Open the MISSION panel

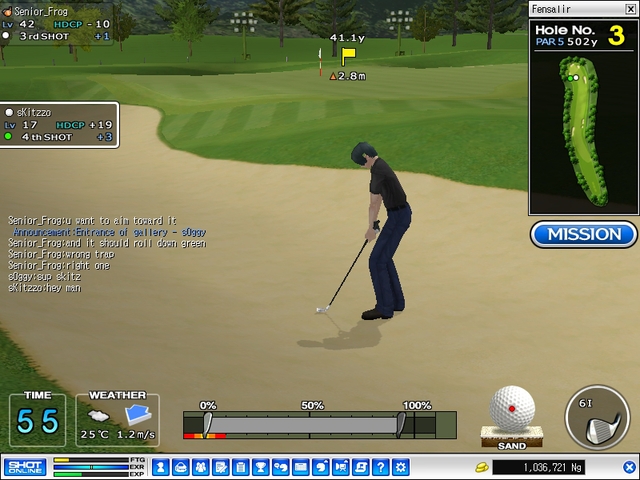[x=584, y=234]
